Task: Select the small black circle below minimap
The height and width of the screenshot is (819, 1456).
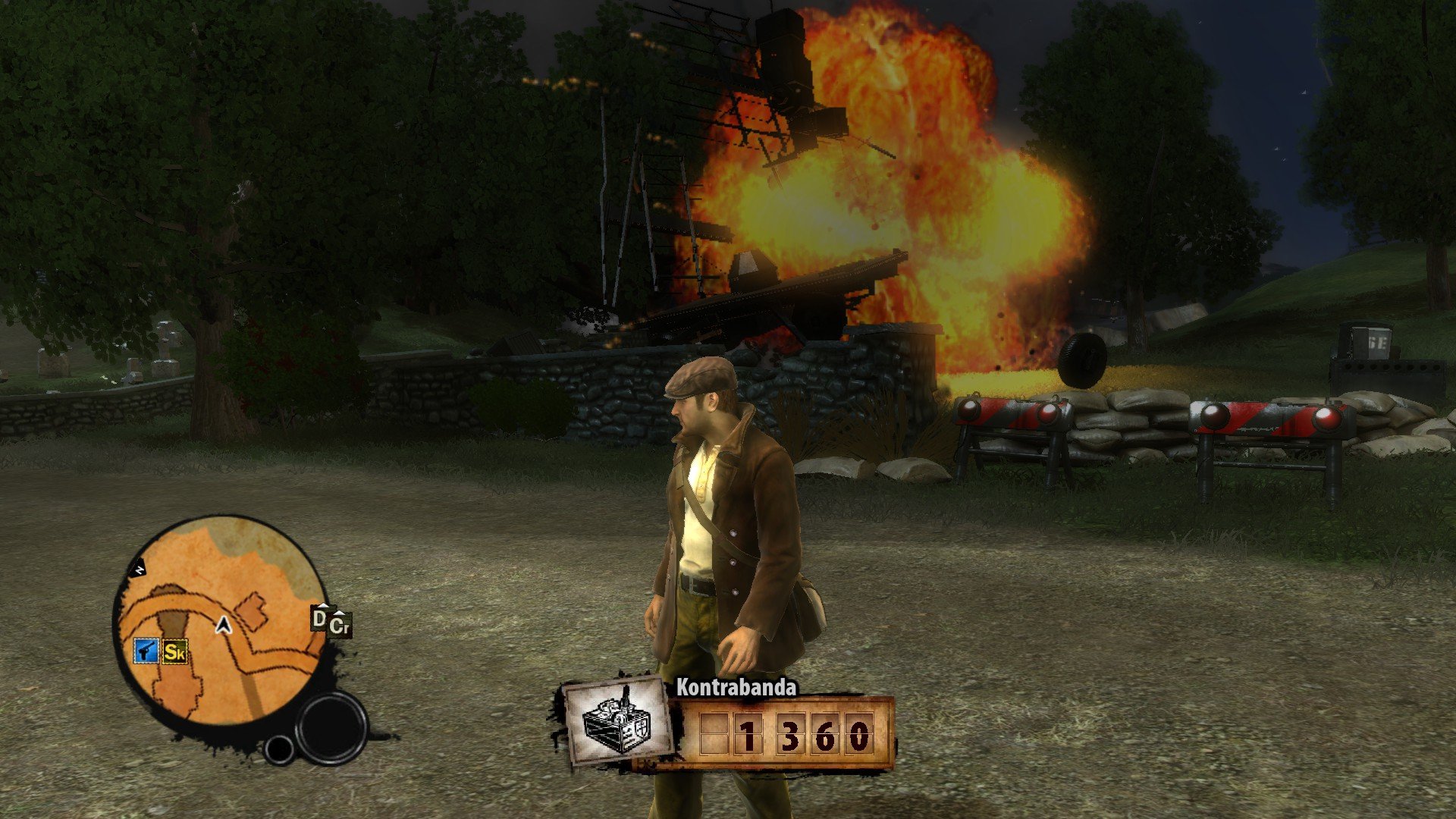Action: coord(279,749)
